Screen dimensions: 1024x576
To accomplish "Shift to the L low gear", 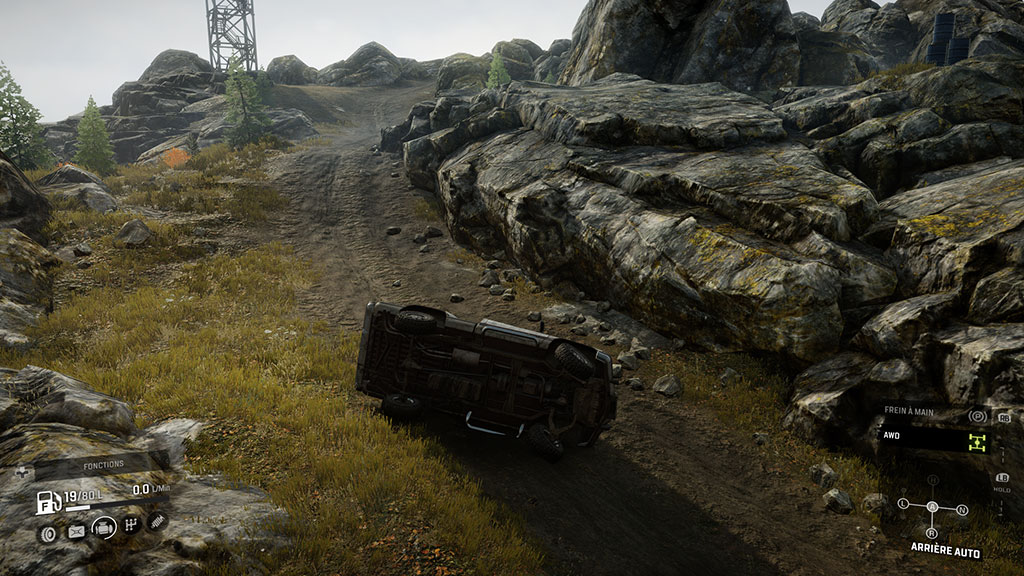I will click(x=903, y=504).
